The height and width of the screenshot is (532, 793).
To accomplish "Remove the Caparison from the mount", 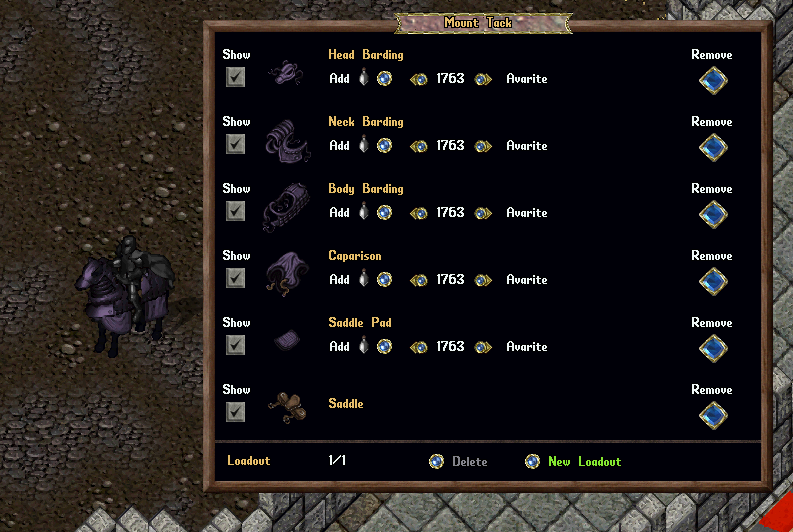I will (x=712, y=282).
